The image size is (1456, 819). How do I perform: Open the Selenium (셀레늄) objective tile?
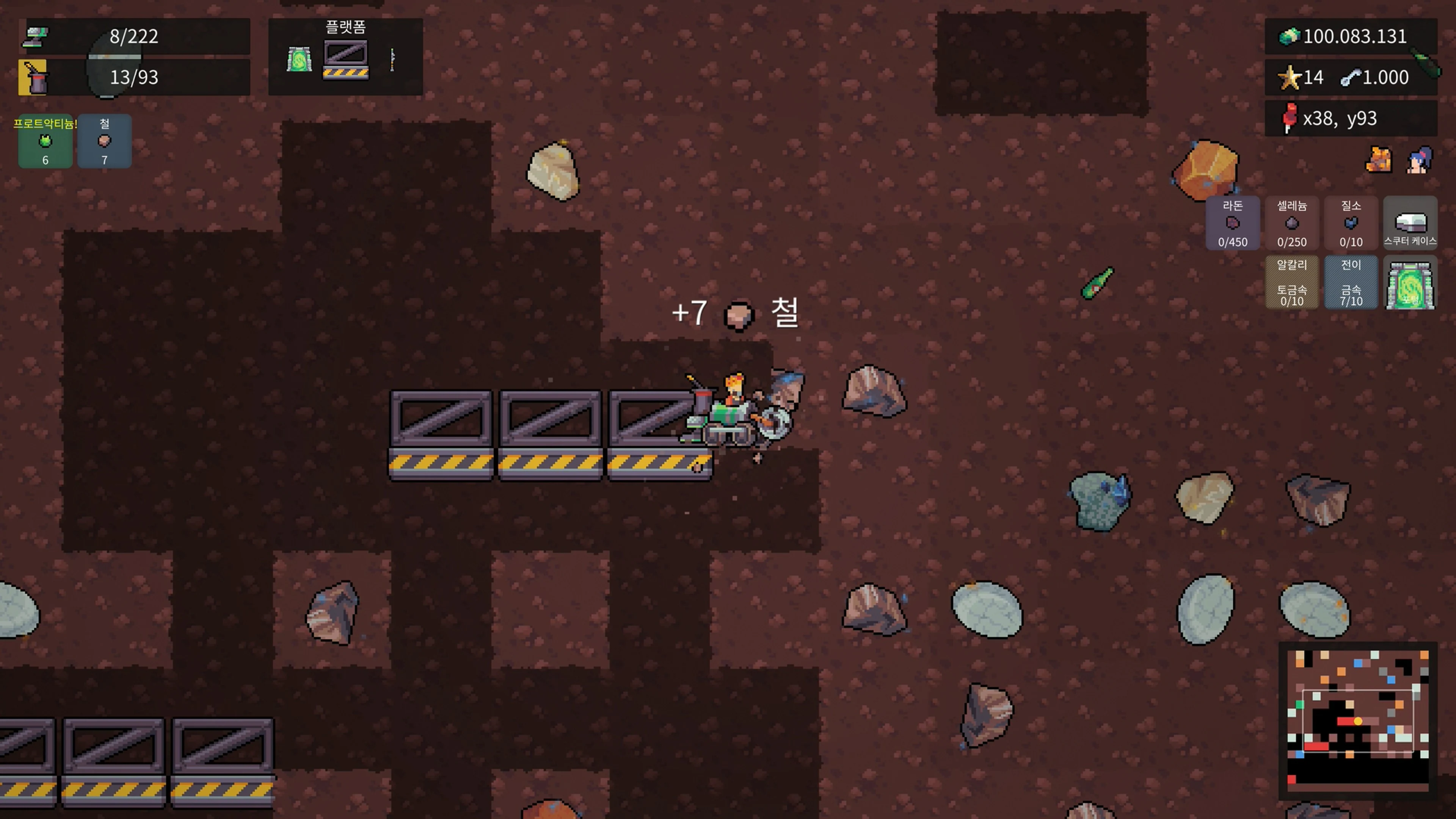(x=1291, y=223)
